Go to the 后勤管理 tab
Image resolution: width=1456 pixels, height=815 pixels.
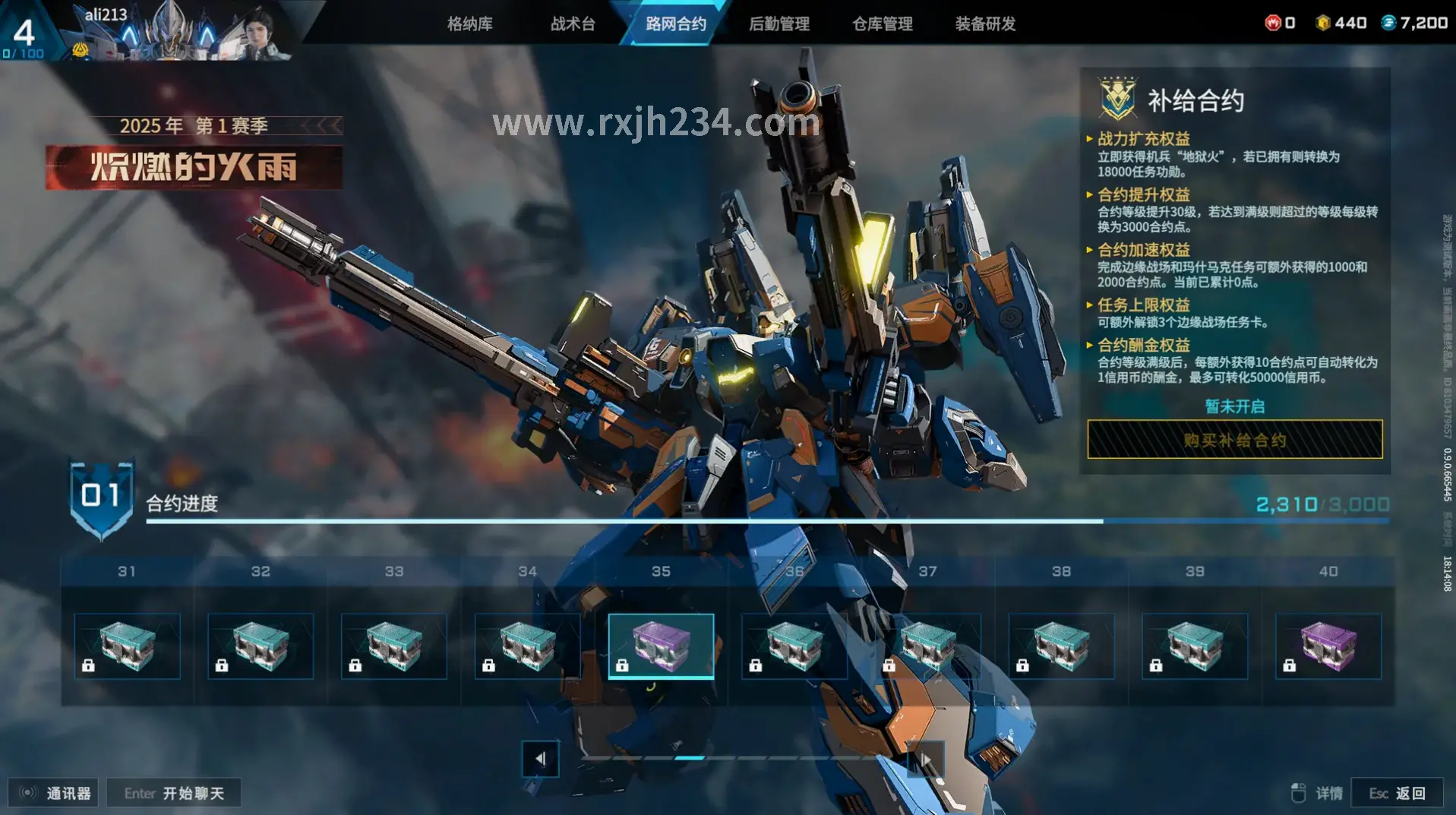coord(779,24)
